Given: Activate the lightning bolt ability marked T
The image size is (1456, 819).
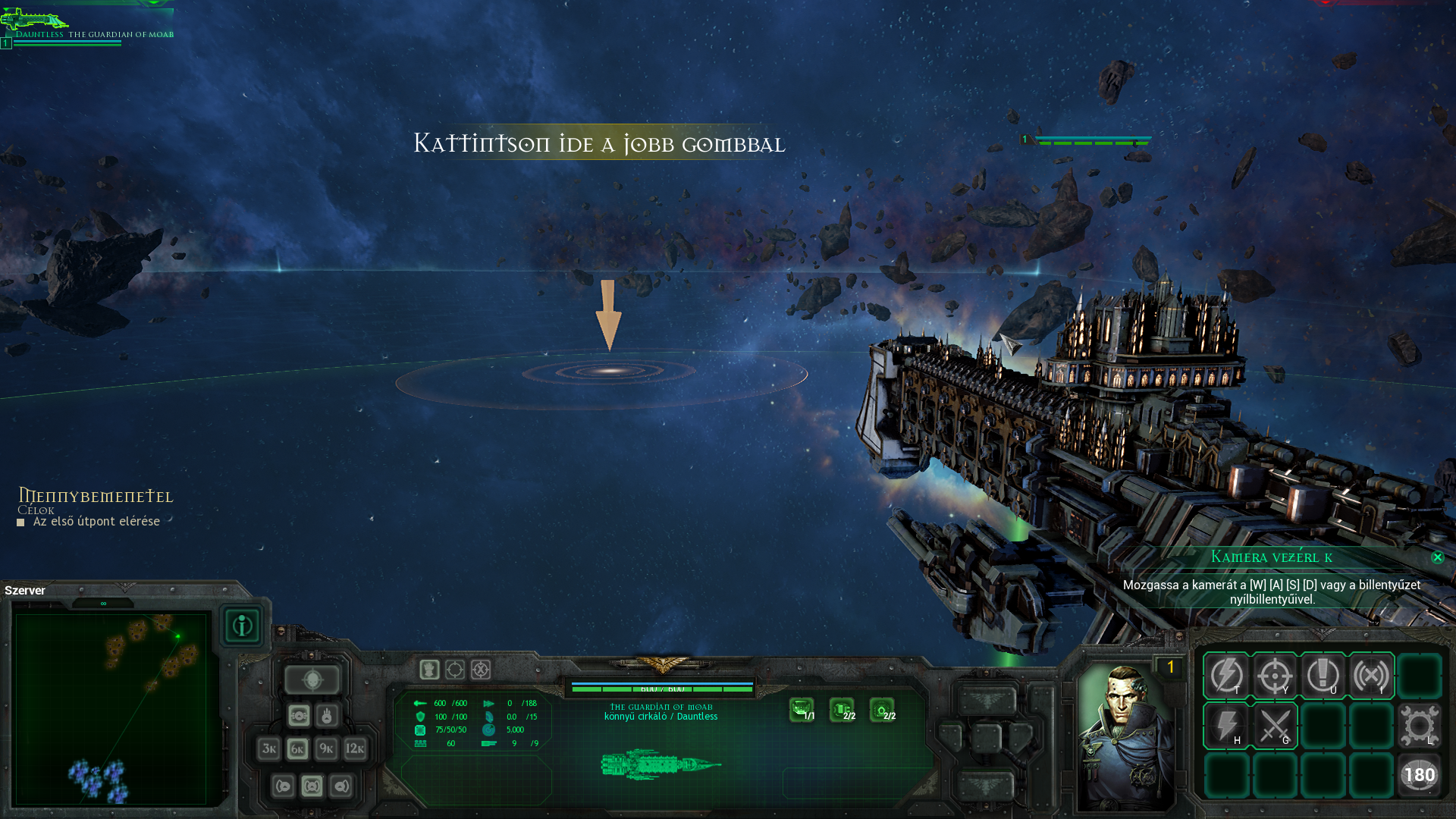Looking at the screenshot, I should pyautogui.click(x=1226, y=675).
